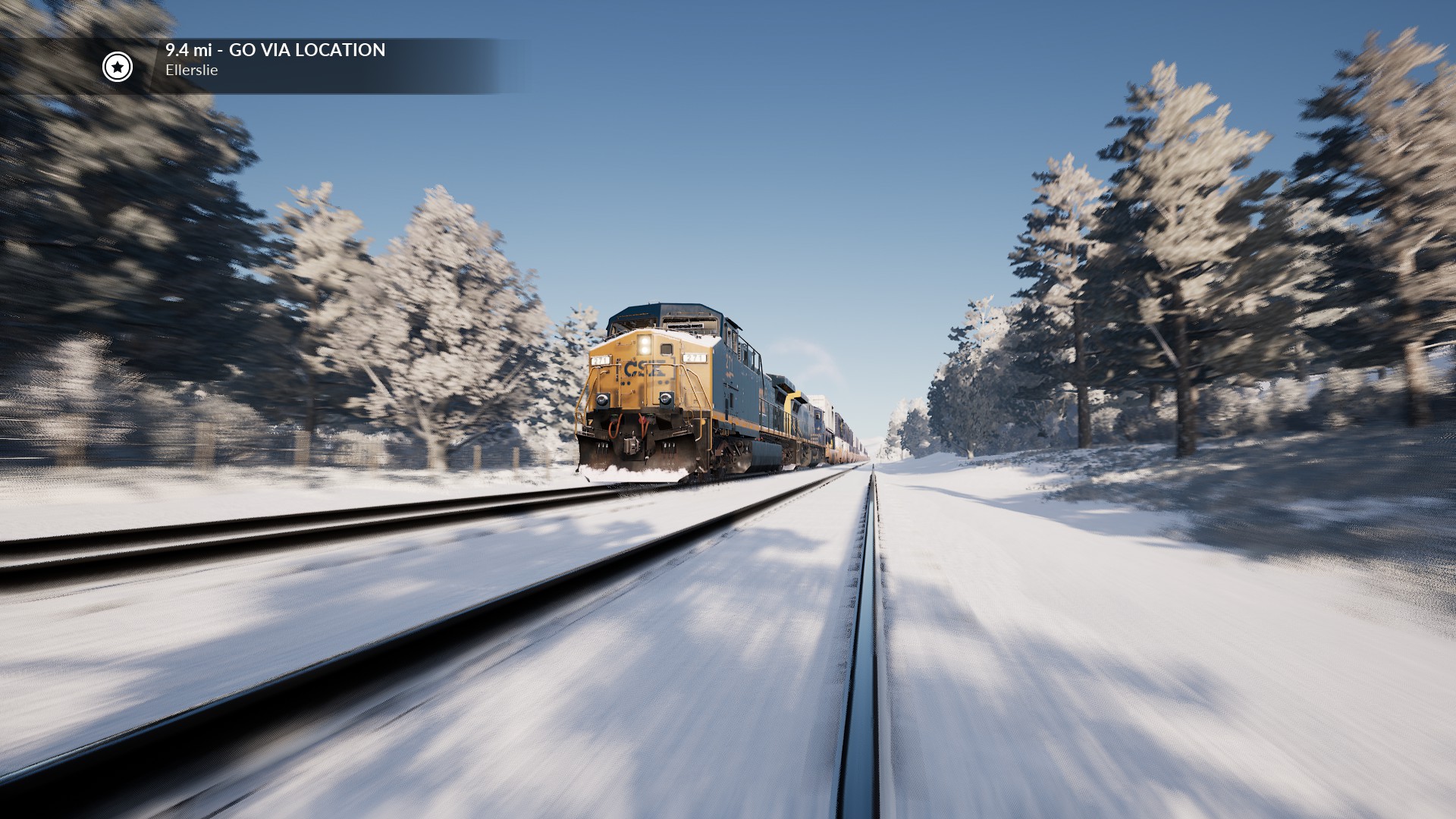Viewport: 1456px width, 819px height.
Task: Click the star objective marker icon
Action: [118, 67]
